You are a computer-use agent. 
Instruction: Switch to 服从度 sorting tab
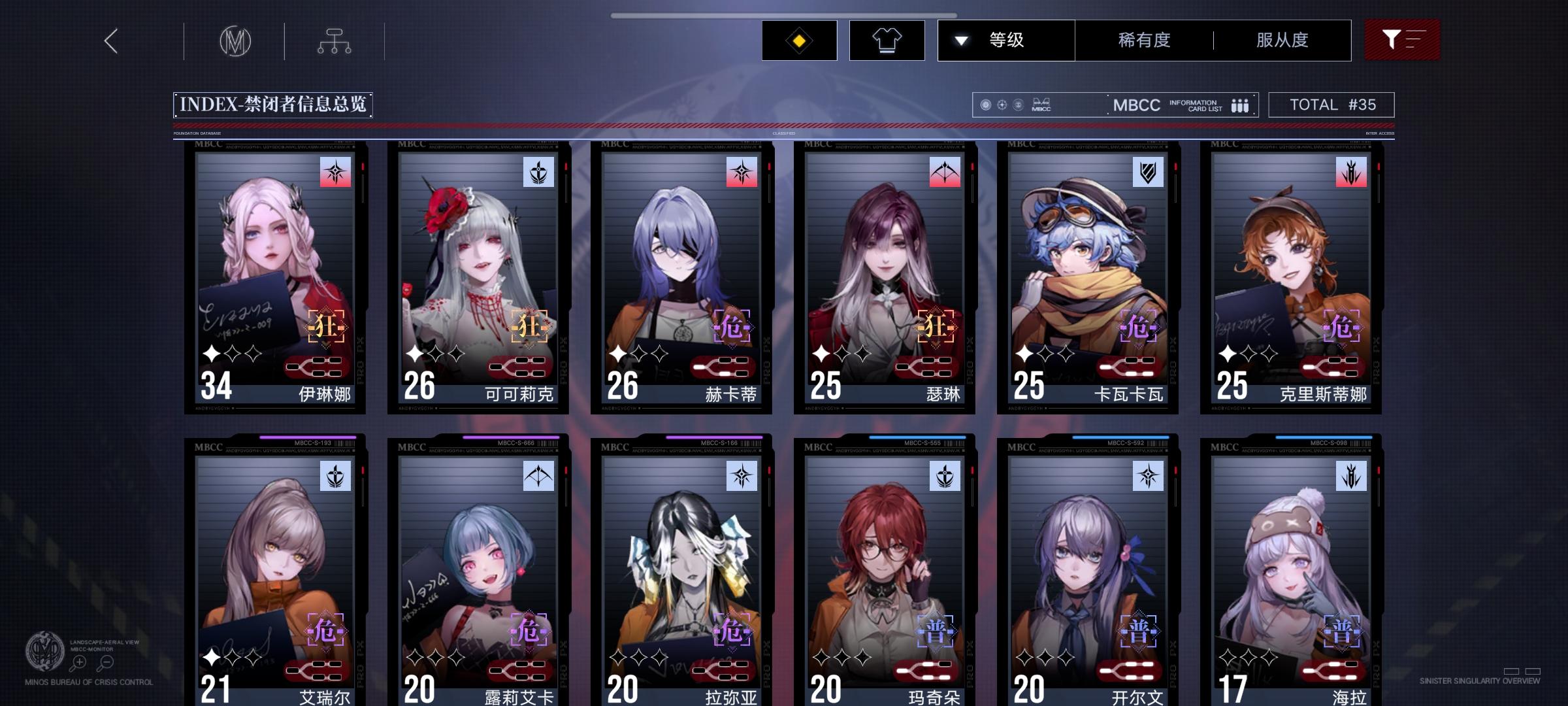(x=1282, y=40)
